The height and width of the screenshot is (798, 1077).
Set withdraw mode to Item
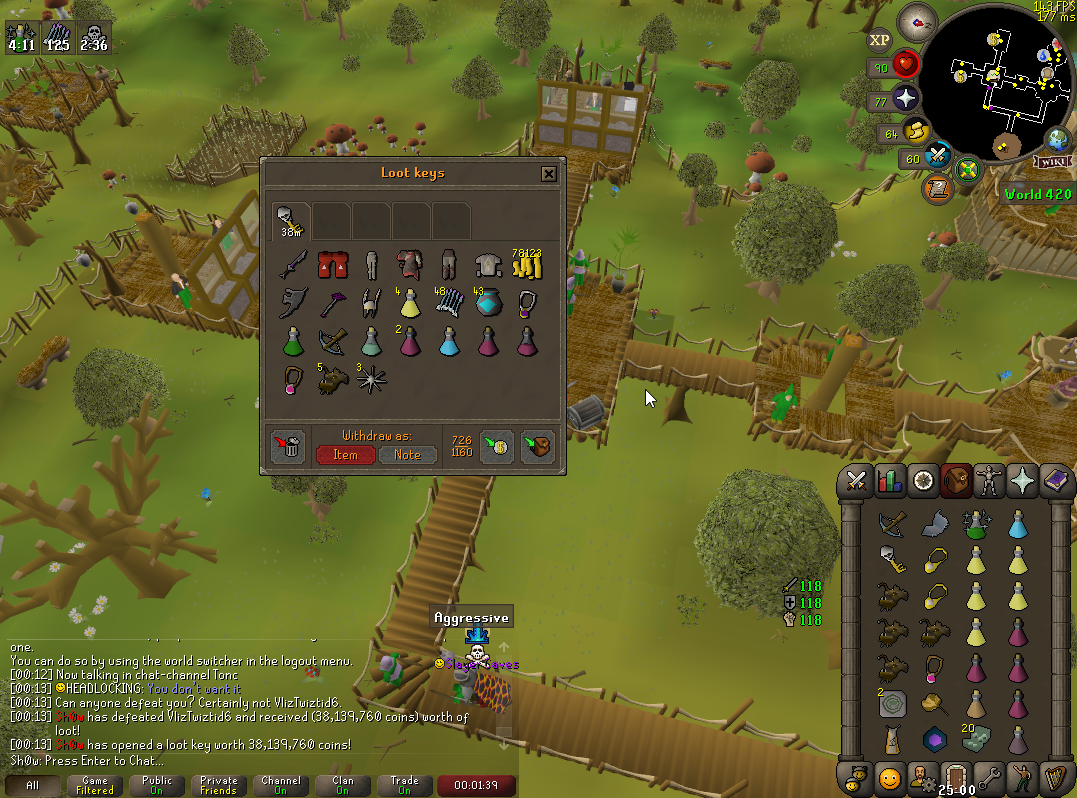click(x=346, y=454)
